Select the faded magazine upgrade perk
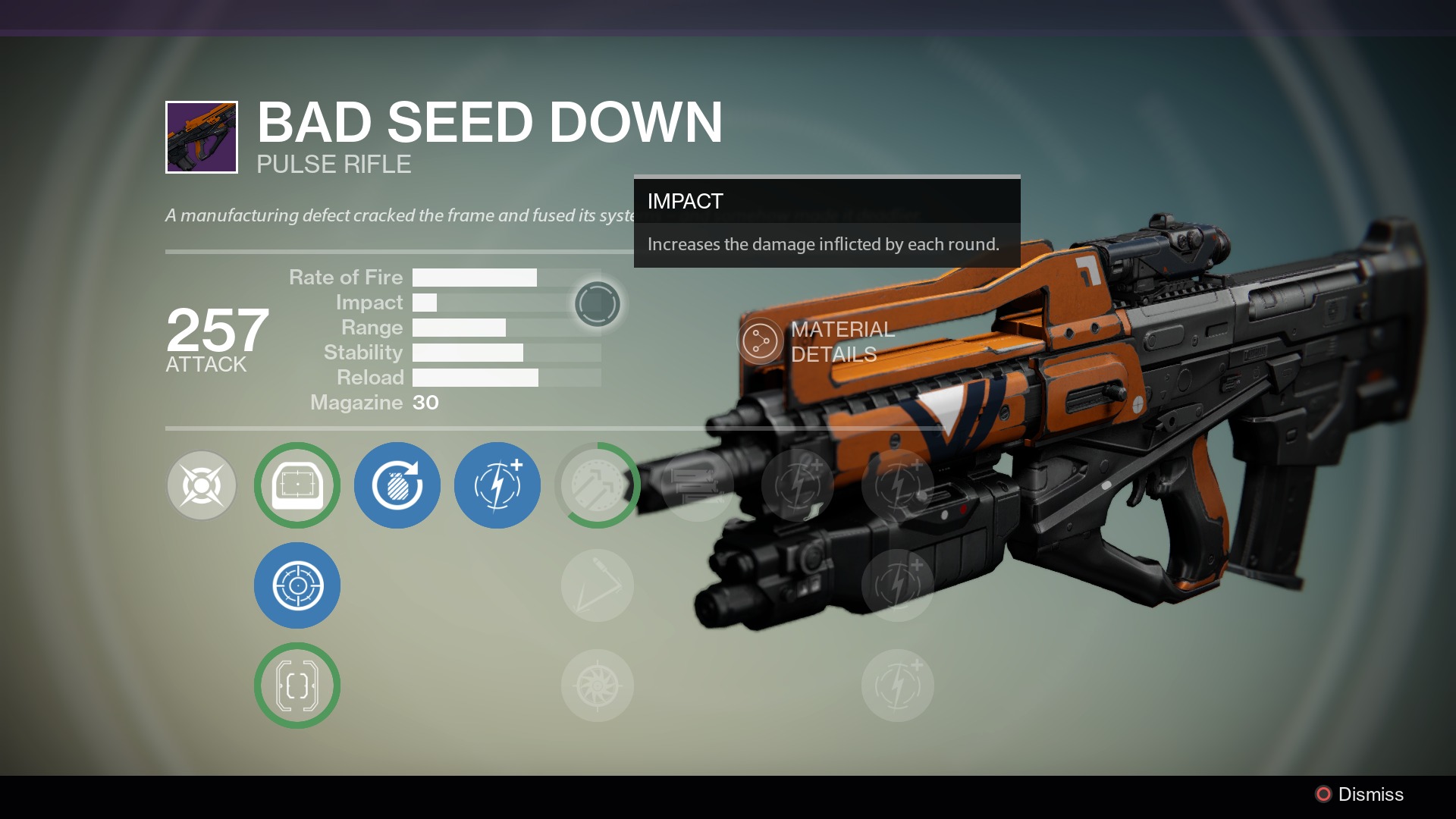Viewport: 1456px width, 819px height. click(696, 485)
